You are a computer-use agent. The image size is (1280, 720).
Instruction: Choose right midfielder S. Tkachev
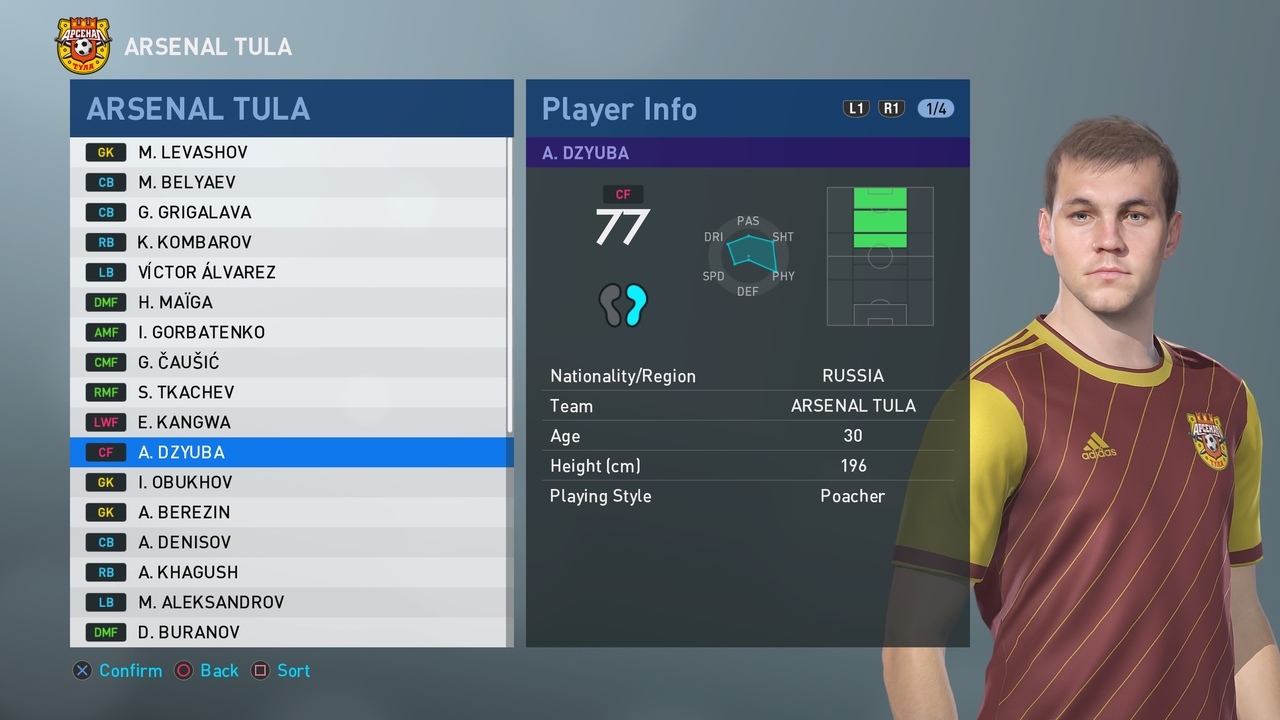pyautogui.click(x=290, y=392)
